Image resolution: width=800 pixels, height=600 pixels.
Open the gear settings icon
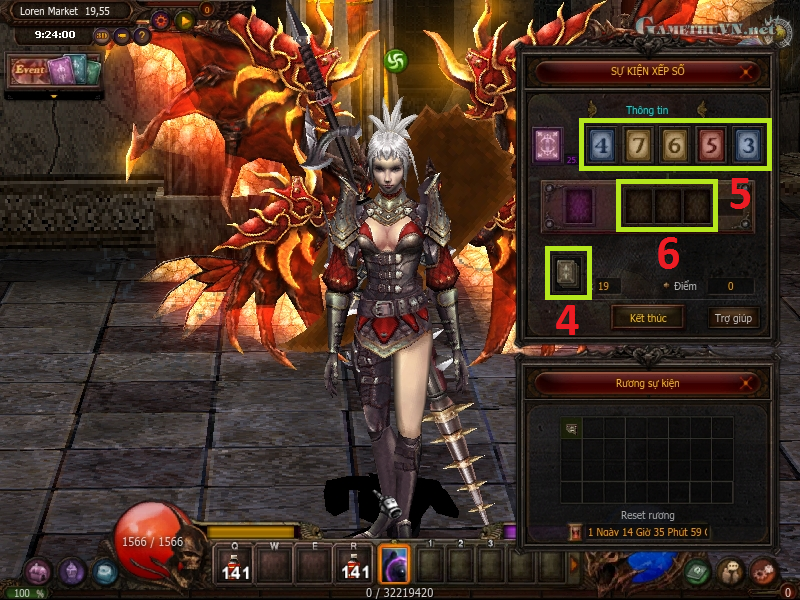pyautogui.click(x=160, y=19)
